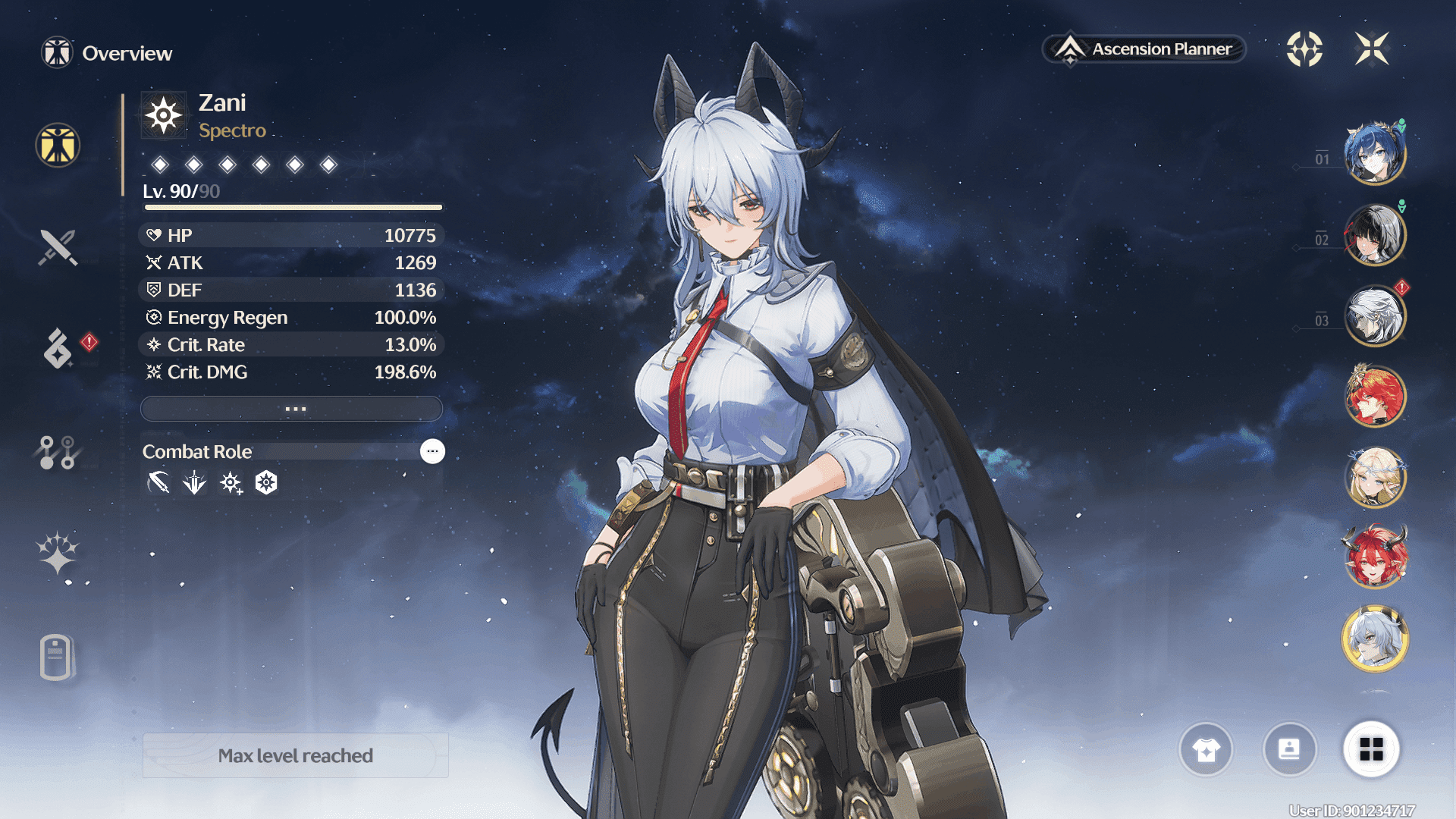The image size is (1456, 819).
Task: Select the red-haired character with gold hairpiece
Action: (x=1374, y=396)
